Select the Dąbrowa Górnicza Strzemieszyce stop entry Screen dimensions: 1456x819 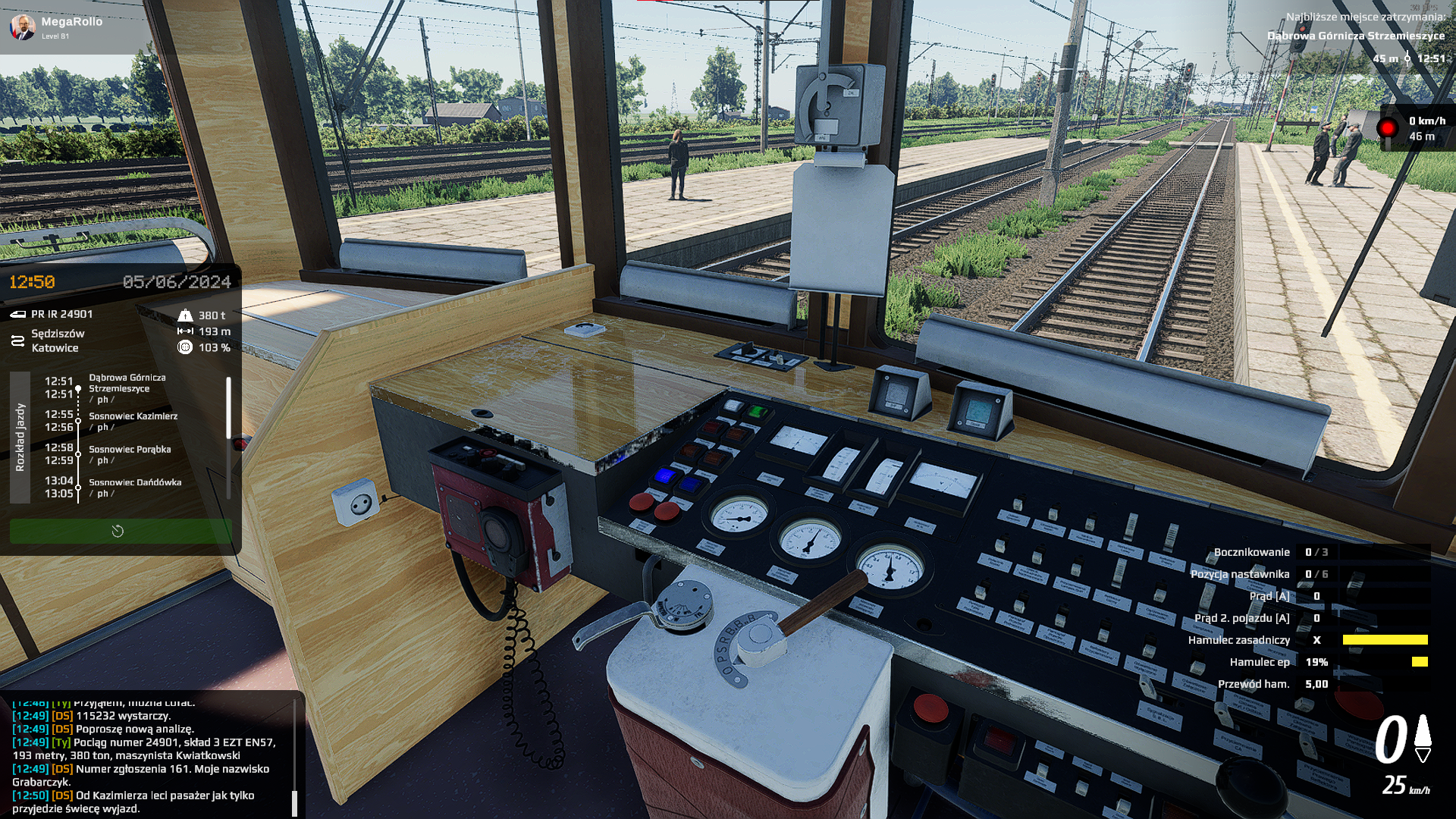tap(127, 388)
